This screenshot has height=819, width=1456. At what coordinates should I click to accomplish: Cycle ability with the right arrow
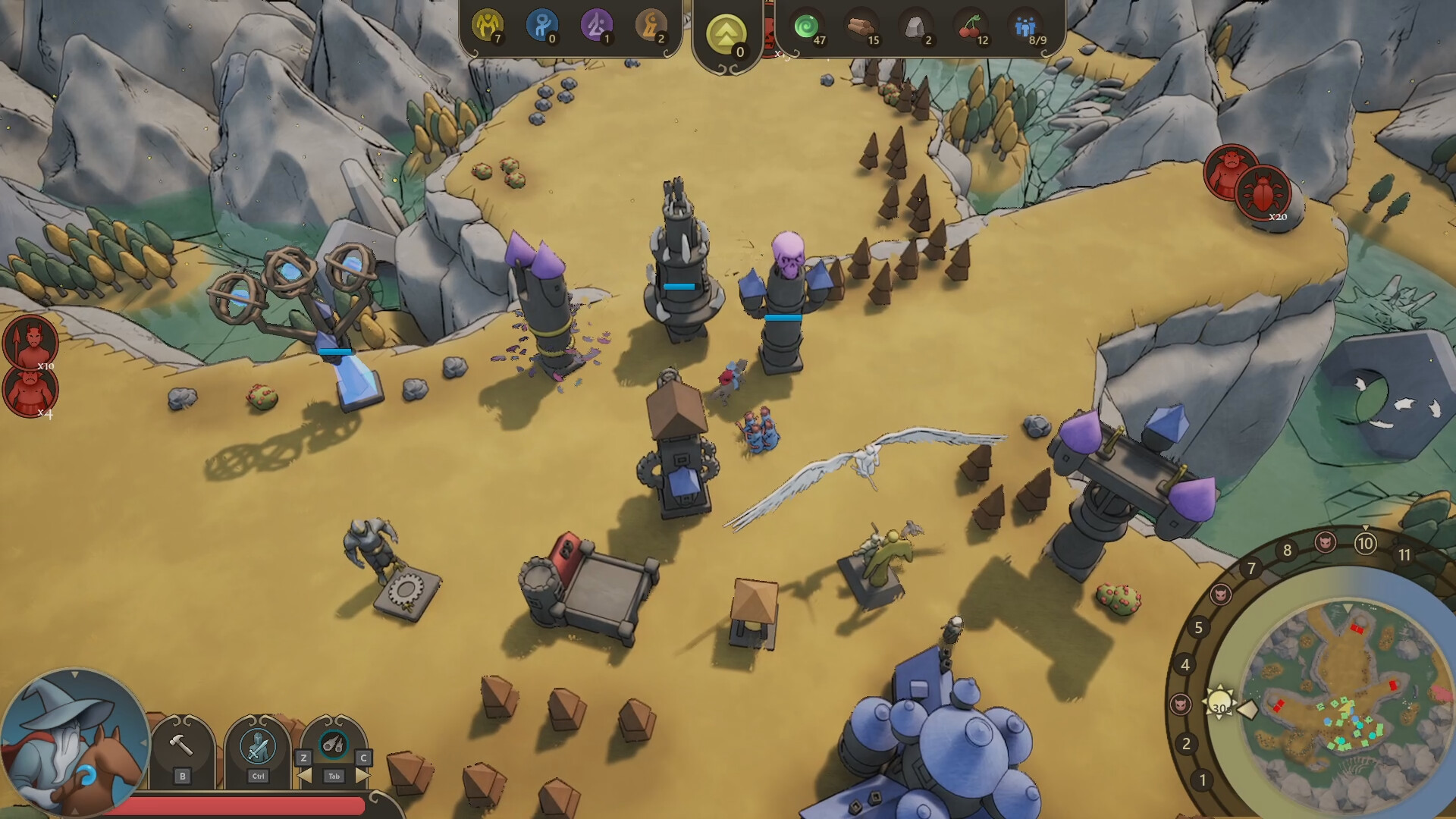(362, 776)
